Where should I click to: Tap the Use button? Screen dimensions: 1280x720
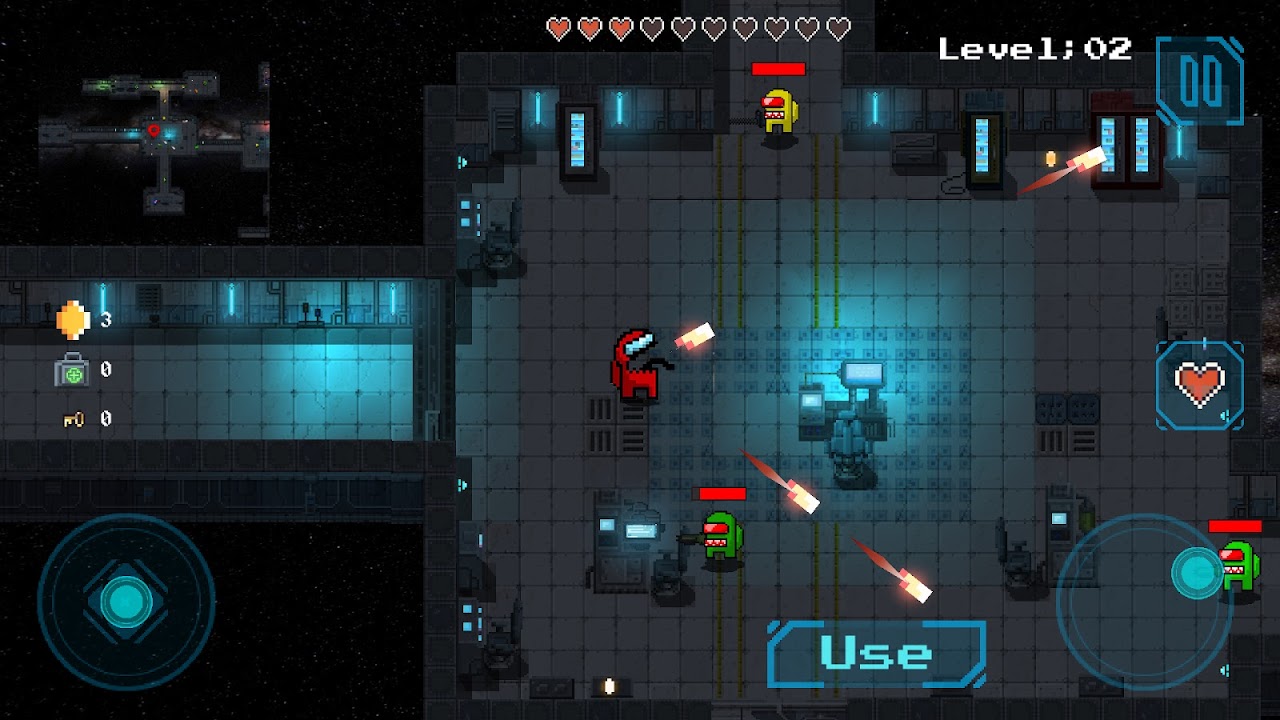click(x=876, y=654)
